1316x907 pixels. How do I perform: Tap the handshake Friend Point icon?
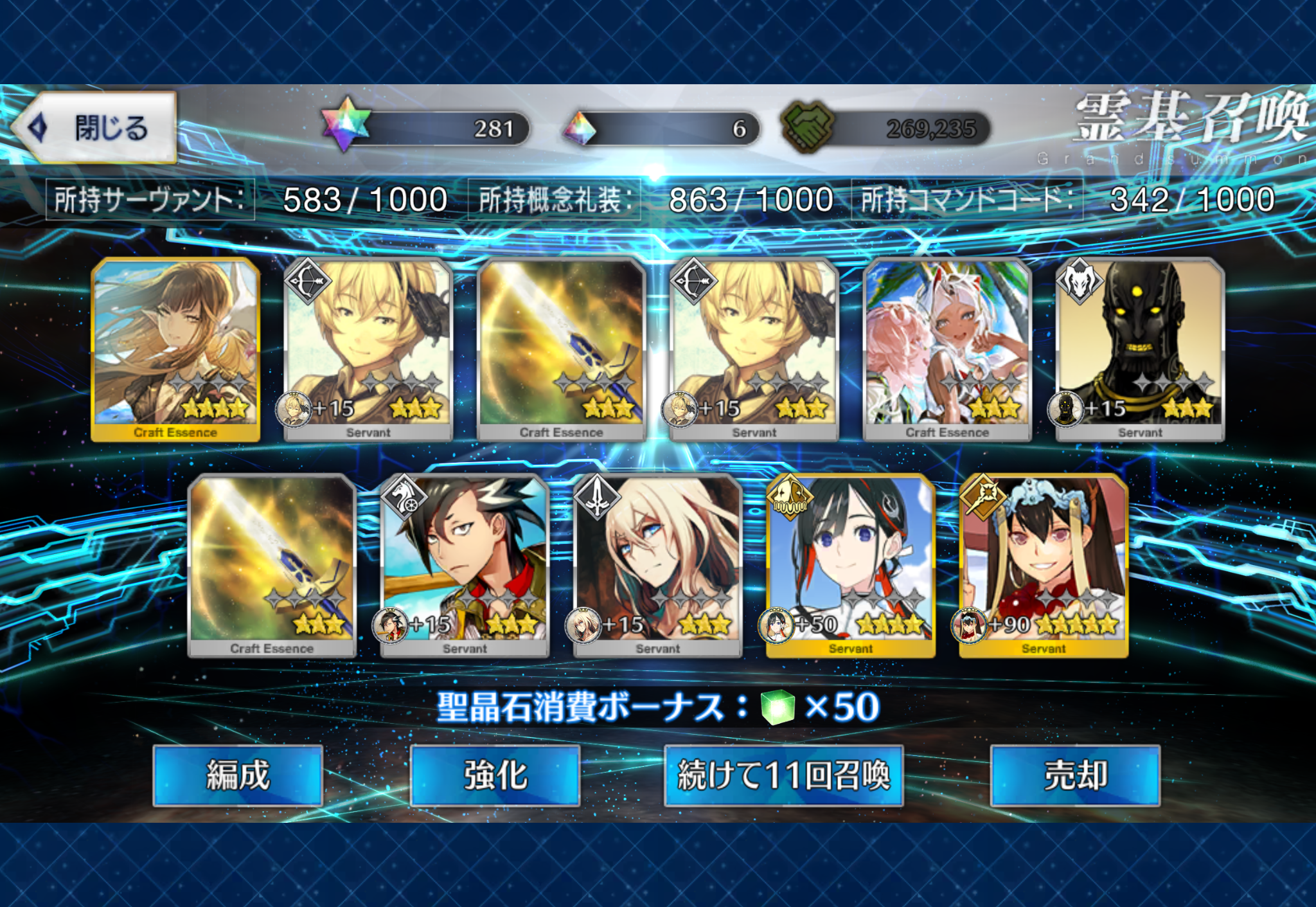[807, 127]
